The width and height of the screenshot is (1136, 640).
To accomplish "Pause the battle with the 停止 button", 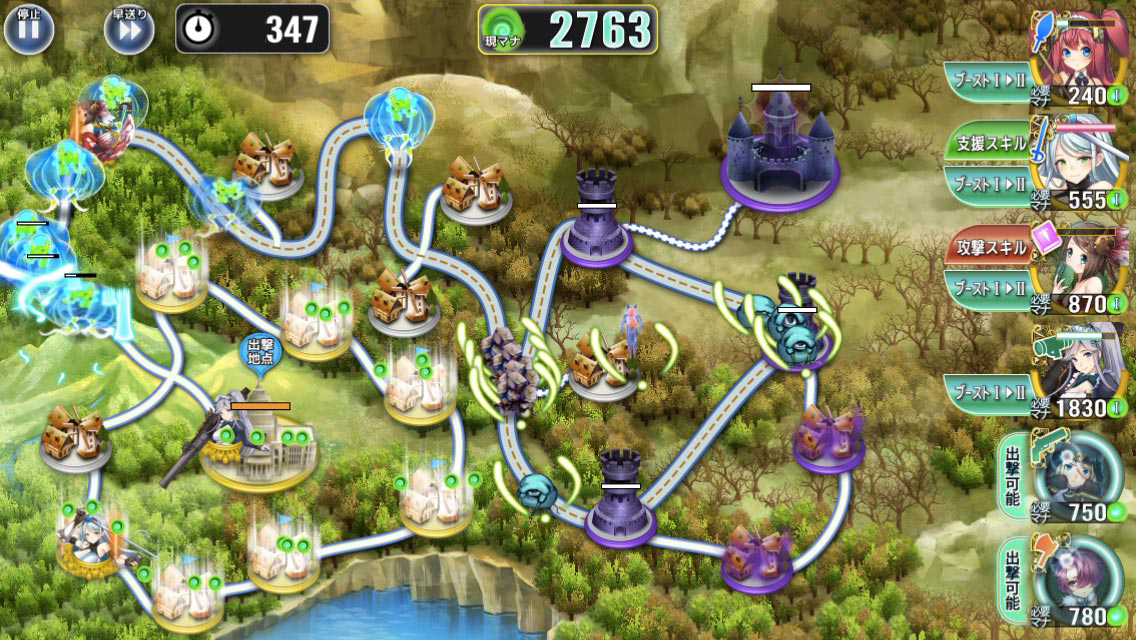I will [x=28, y=29].
